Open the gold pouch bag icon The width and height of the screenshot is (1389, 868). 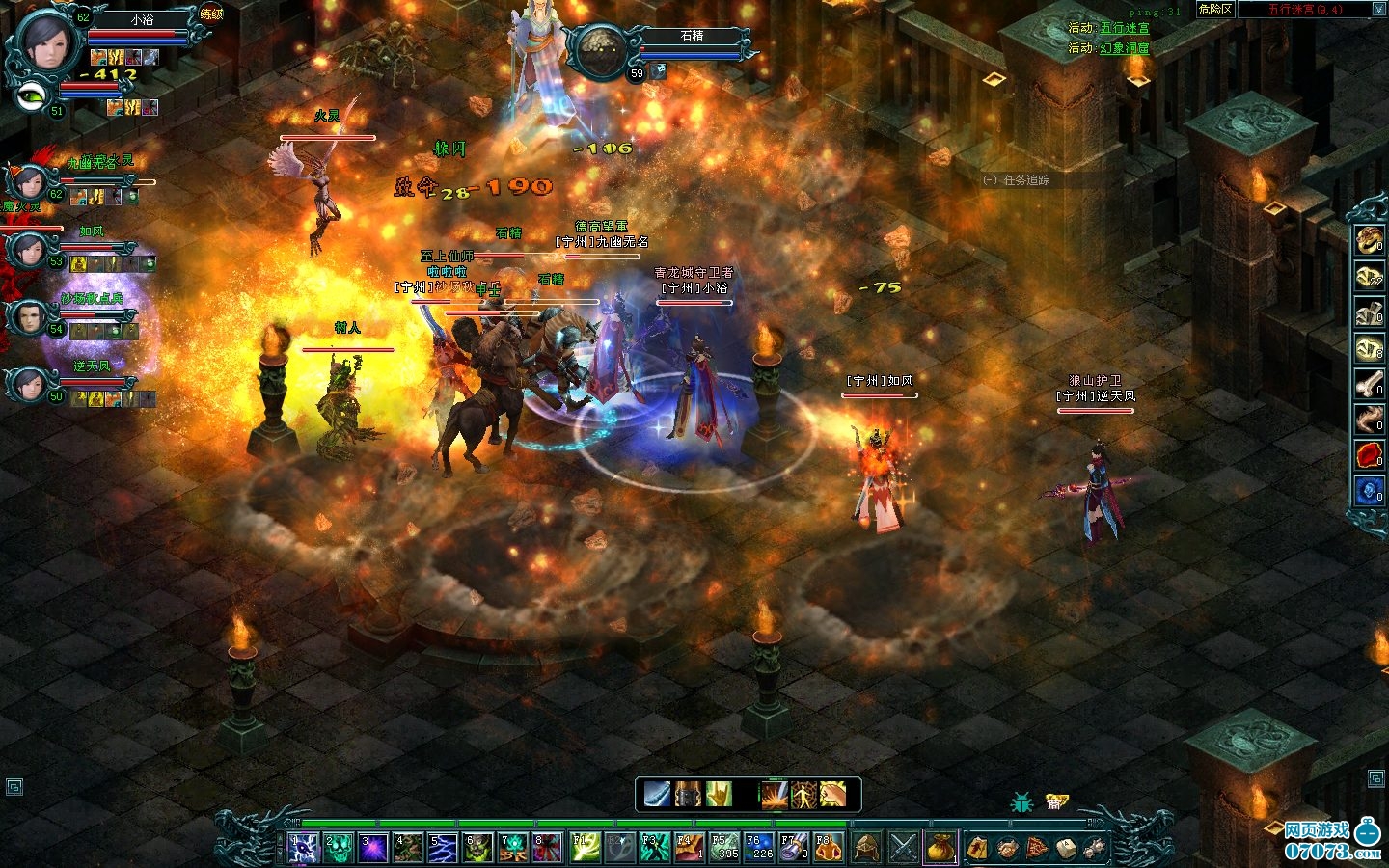pos(940,848)
